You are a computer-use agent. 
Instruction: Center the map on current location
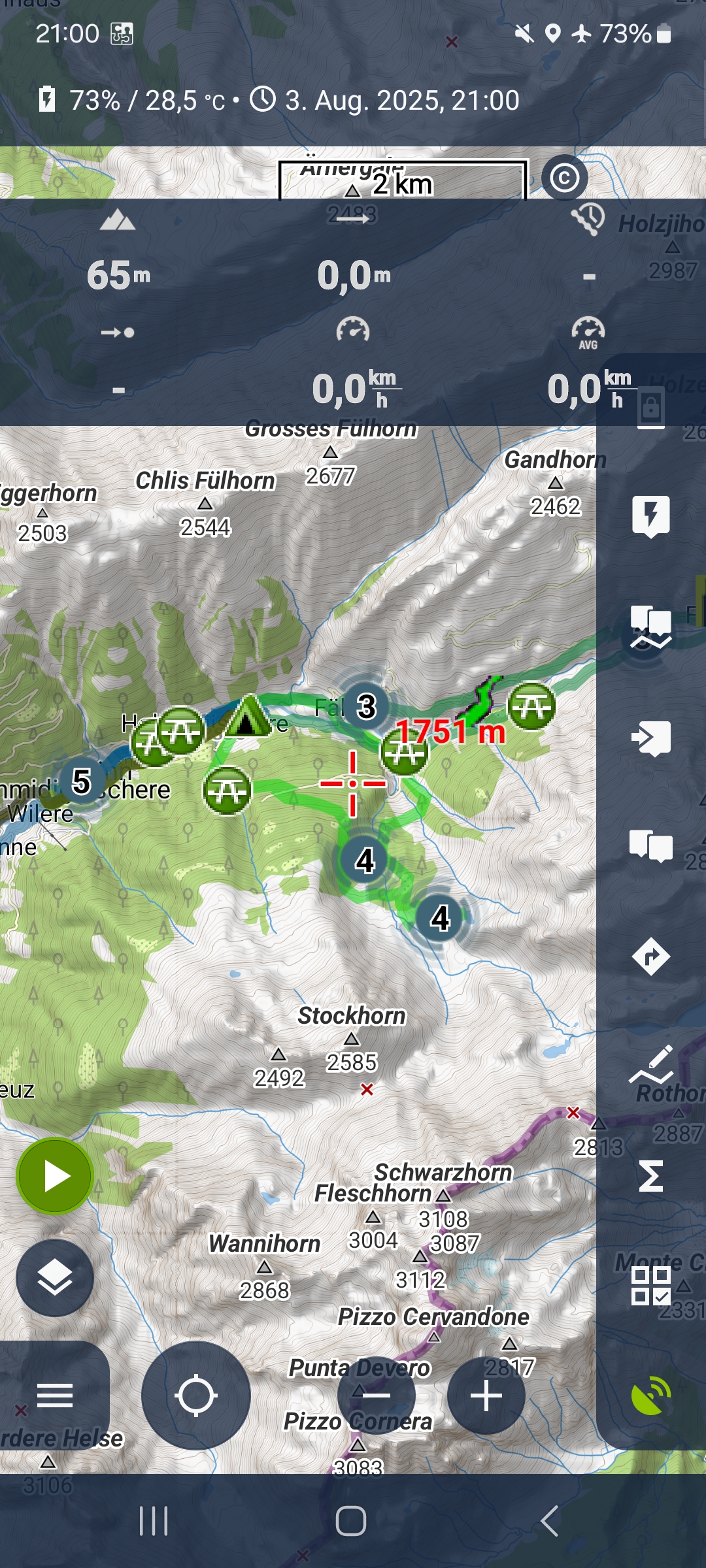click(x=195, y=1396)
